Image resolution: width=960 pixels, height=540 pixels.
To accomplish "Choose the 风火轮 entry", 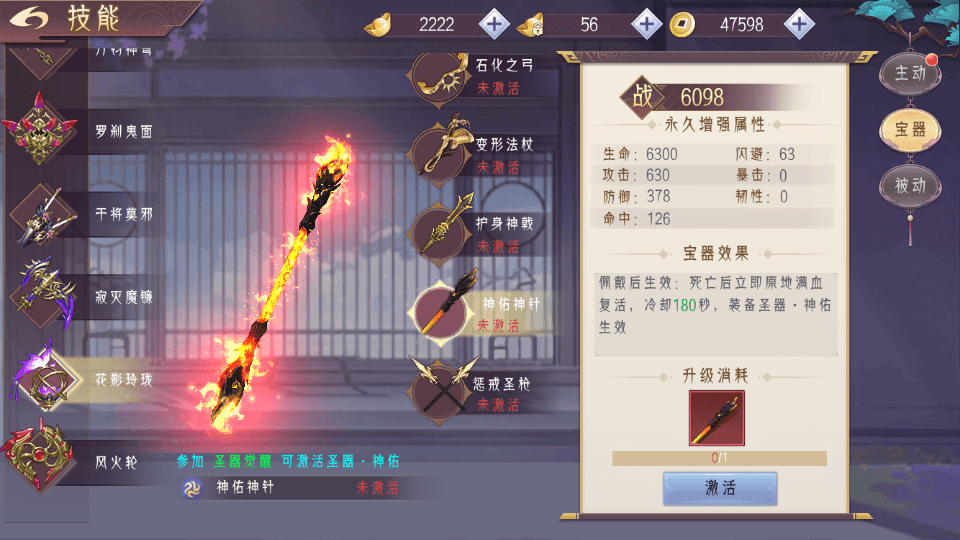I will [x=90, y=462].
